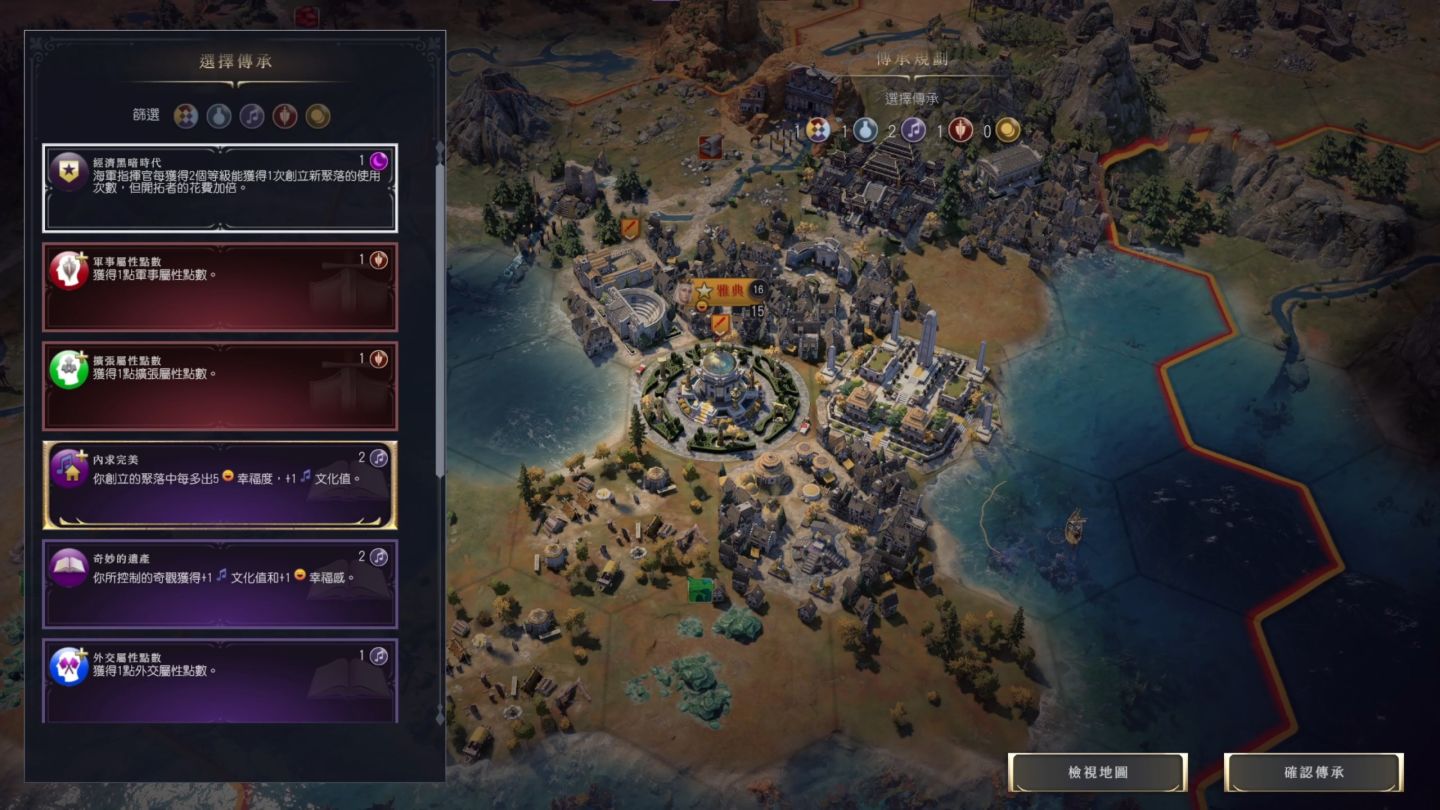This screenshot has width=1440, height=810.
Task: Select the 外交屬性點數 legacy
Action: (220, 680)
